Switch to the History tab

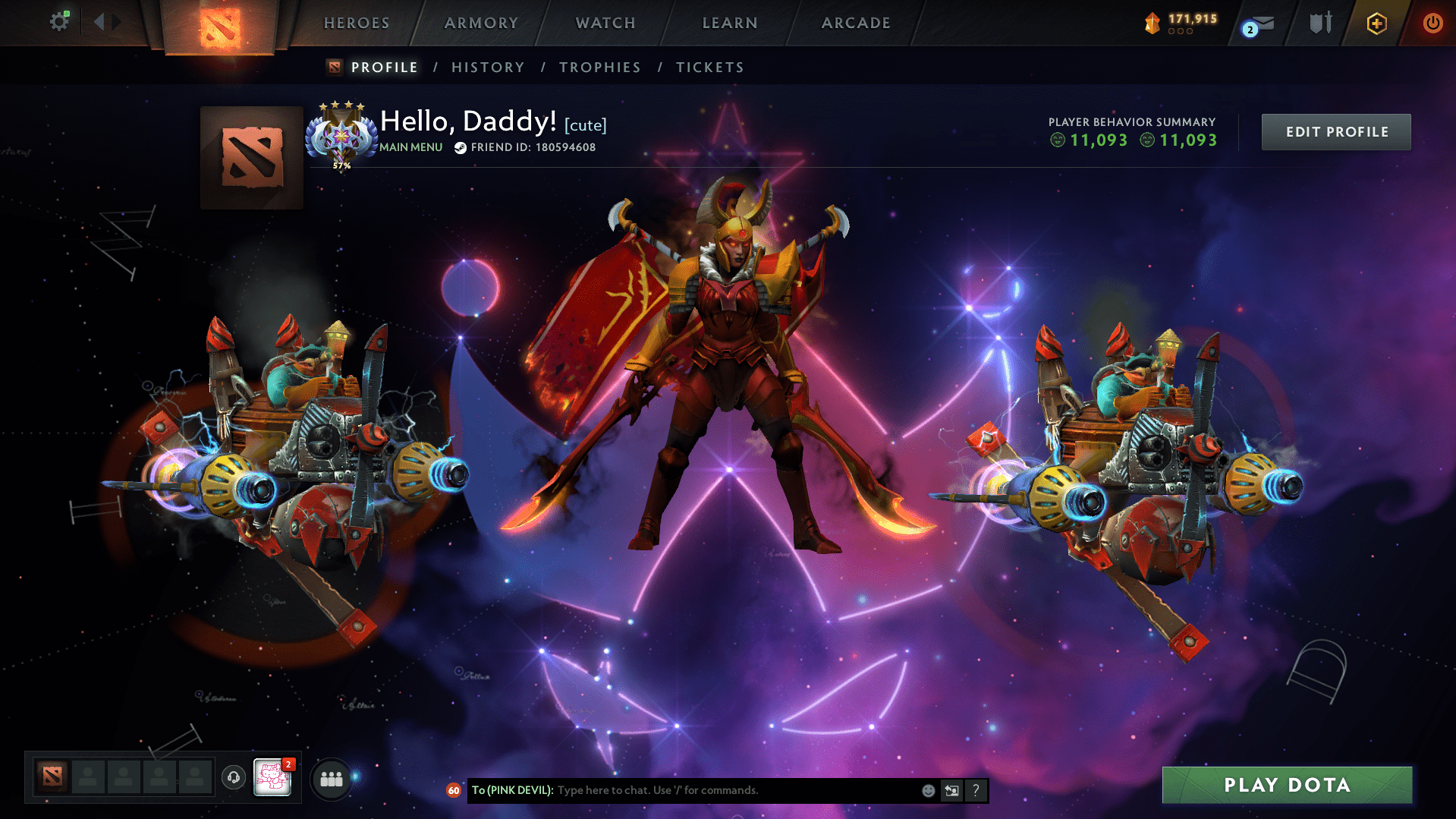[487, 67]
